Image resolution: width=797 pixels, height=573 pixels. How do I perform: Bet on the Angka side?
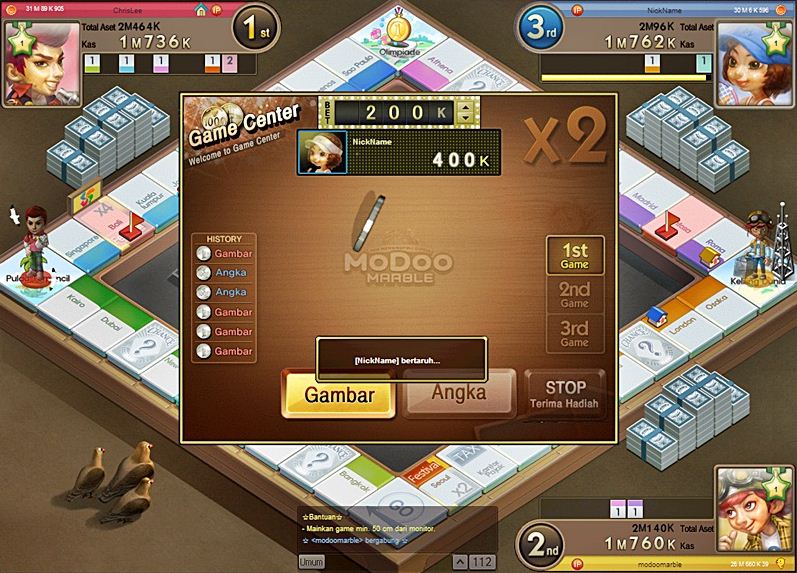click(459, 392)
